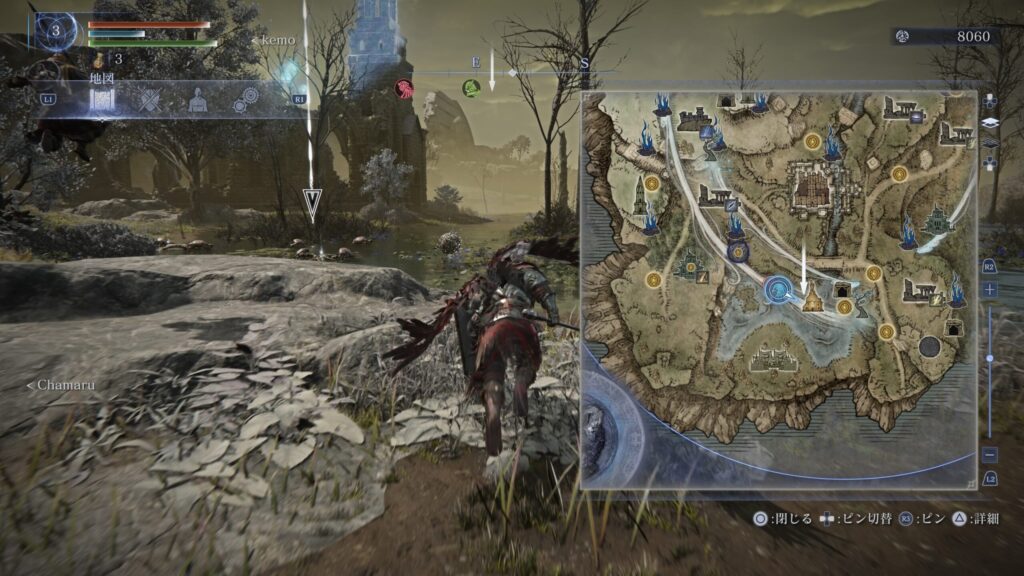Select the ruins in the southern lake
Image resolution: width=1024 pixels, height=576 pixels.
pos(771,357)
